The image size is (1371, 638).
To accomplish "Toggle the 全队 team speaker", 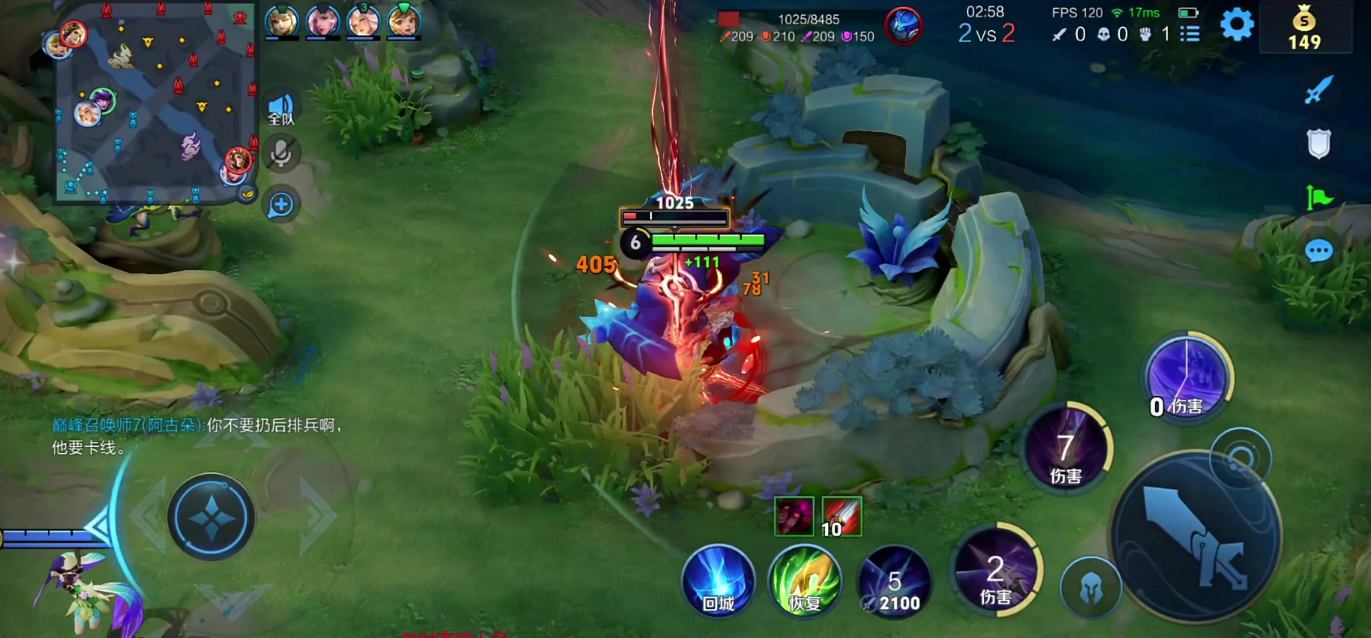I will pos(281,109).
